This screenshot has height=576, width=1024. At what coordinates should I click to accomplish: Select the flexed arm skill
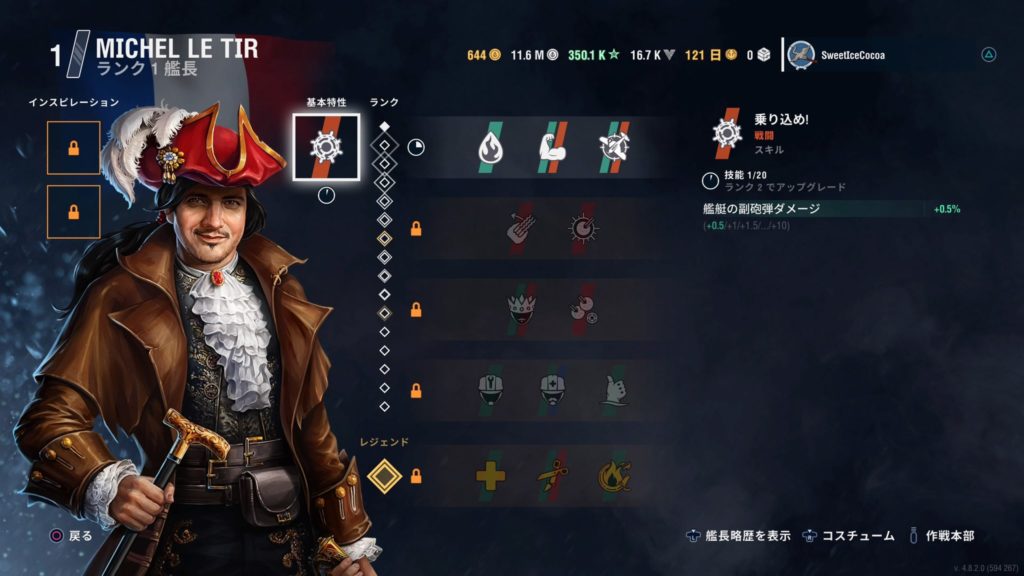coord(553,148)
